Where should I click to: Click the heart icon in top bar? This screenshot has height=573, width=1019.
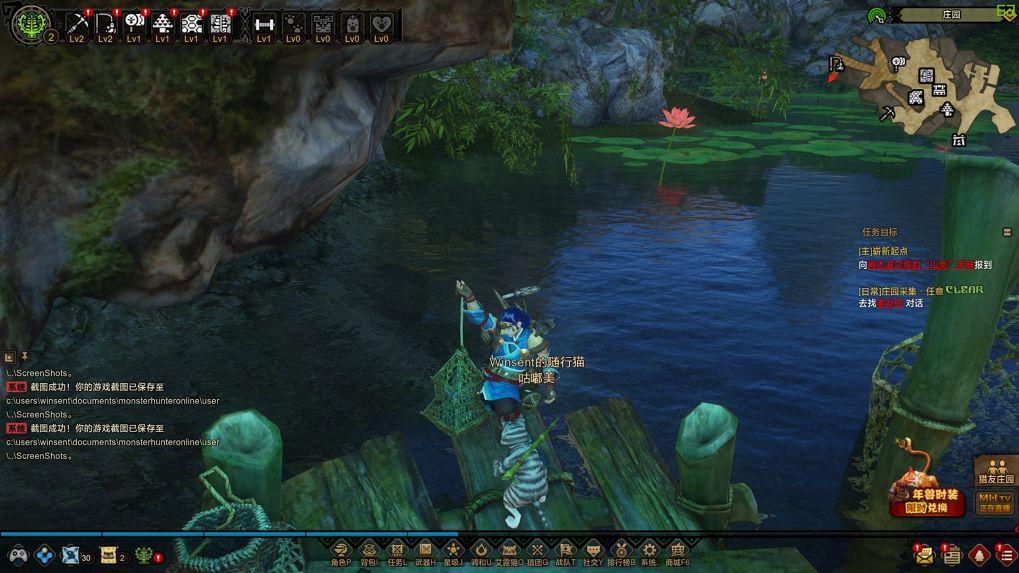point(381,24)
